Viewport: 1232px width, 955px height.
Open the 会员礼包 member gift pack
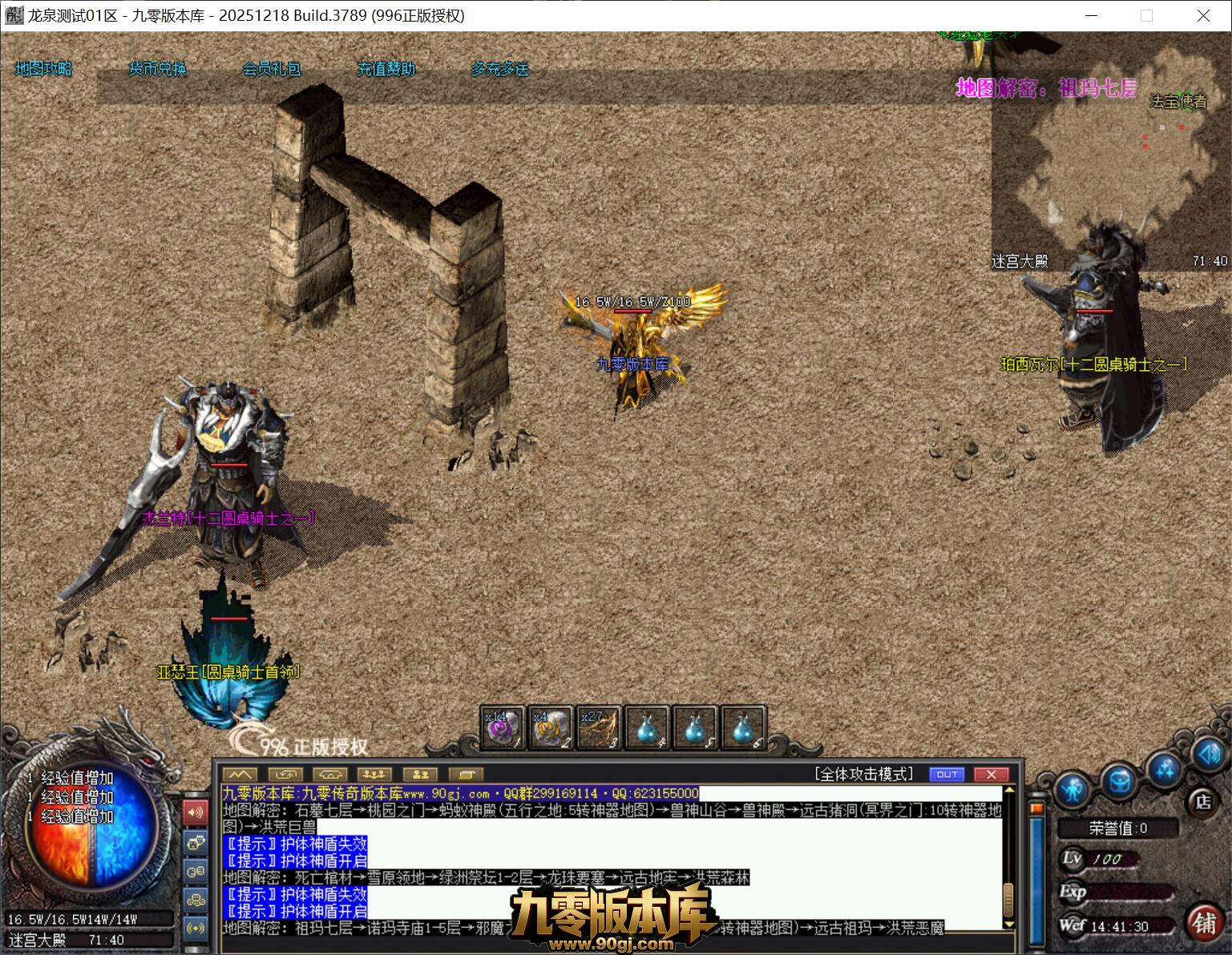tap(272, 69)
